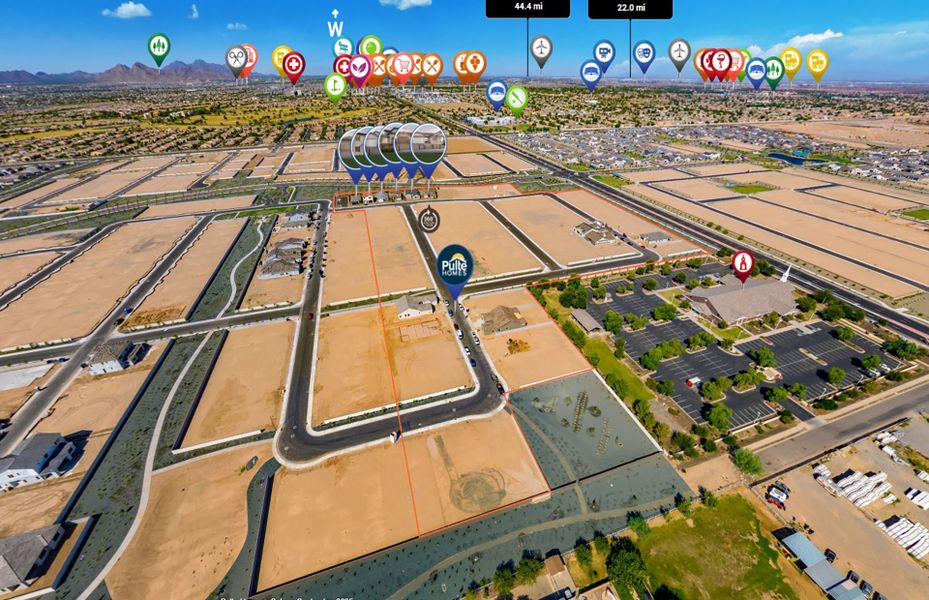Image resolution: width=929 pixels, height=600 pixels.
Task: Select the red shopping cart marker
Action: tap(402, 64)
